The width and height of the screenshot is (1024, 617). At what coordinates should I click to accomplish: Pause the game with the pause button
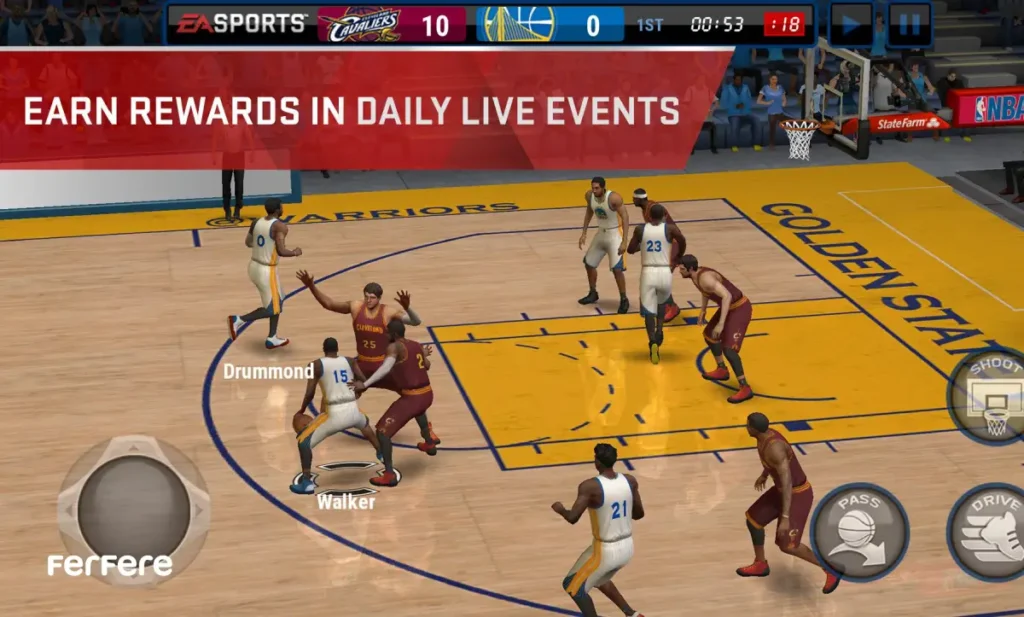[909, 24]
